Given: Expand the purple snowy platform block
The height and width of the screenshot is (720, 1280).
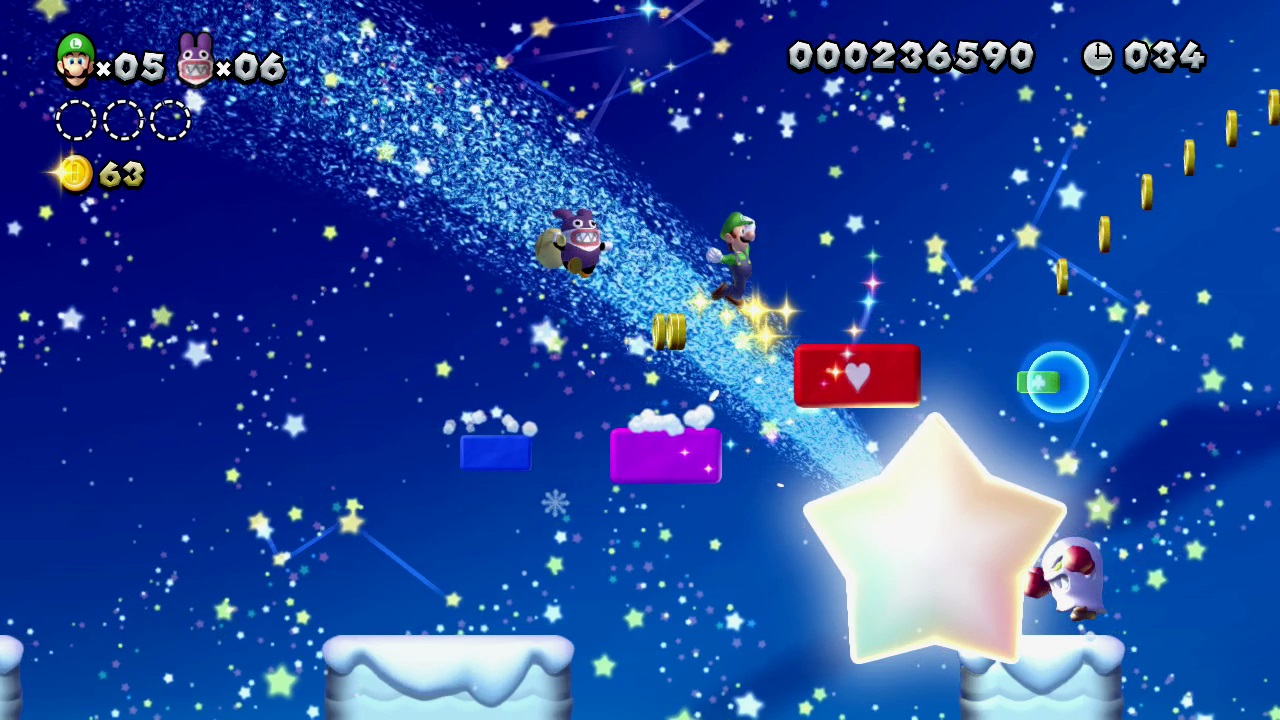Looking at the screenshot, I should pyautogui.click(x=665, y=455).
